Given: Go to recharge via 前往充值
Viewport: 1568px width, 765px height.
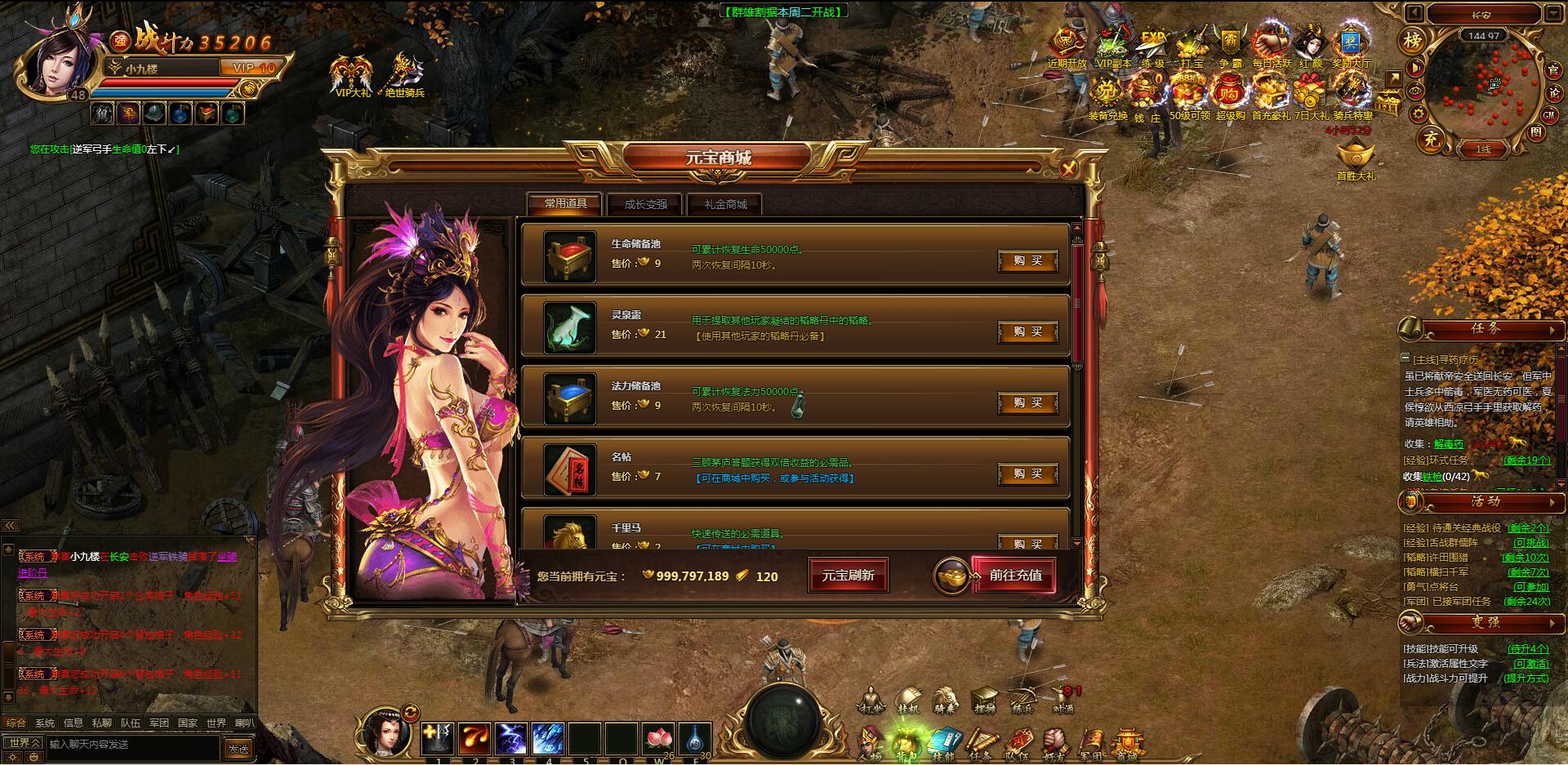Looking at the screenshot, I should pyautogui.click(x=1014, y=576).
